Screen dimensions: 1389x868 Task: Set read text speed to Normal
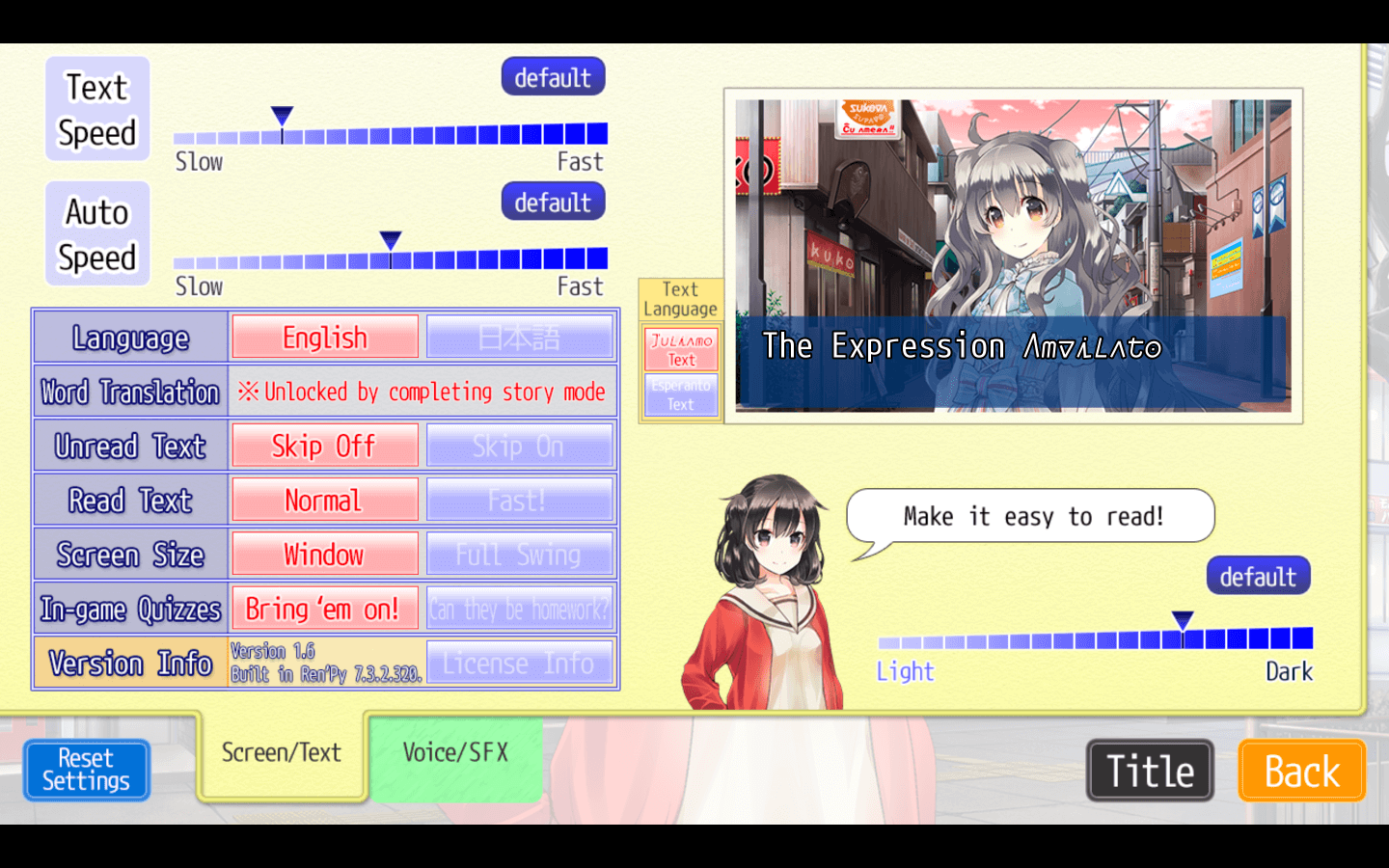pos(325,501)
